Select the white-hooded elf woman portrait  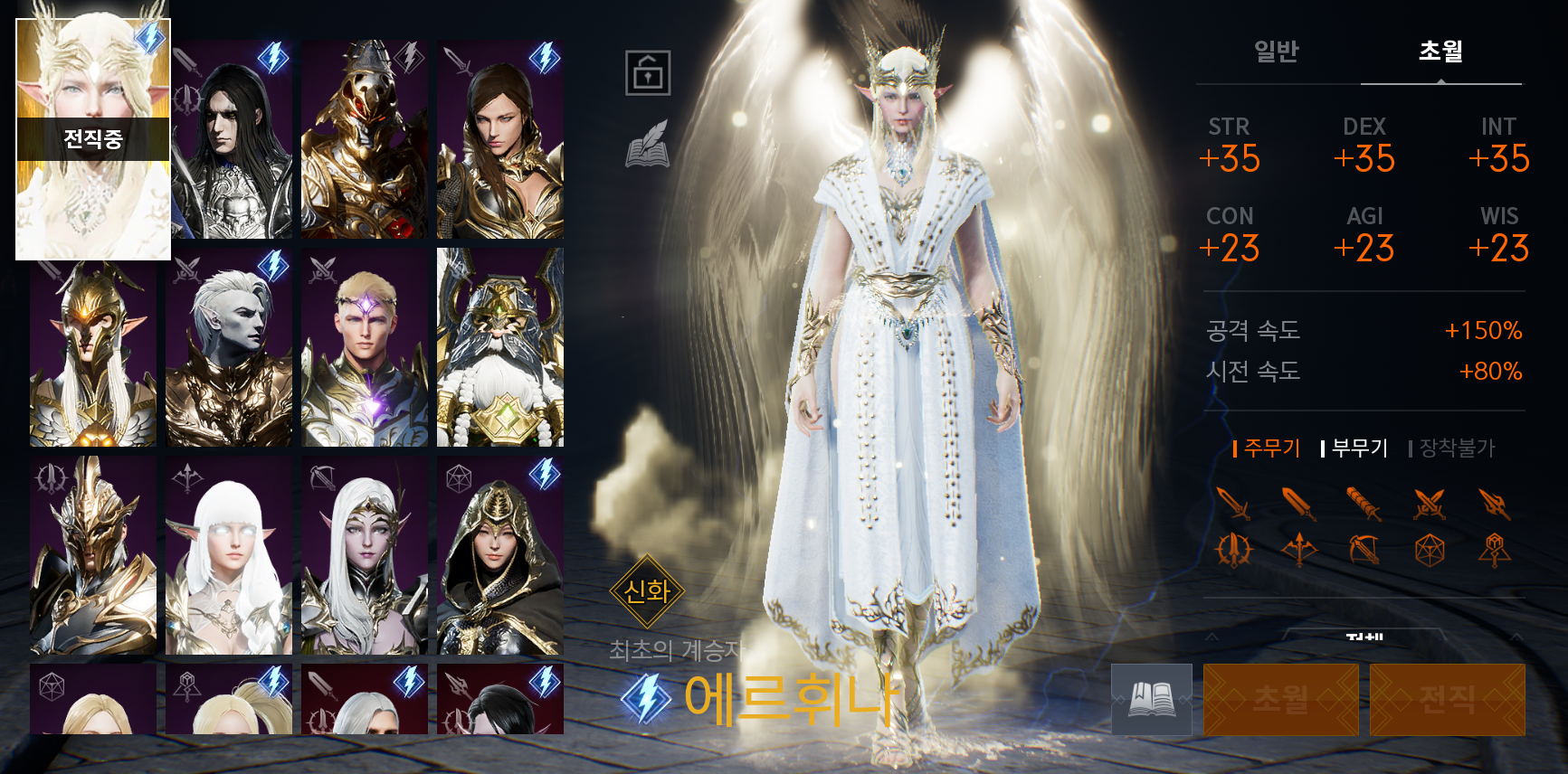[364, 555]
